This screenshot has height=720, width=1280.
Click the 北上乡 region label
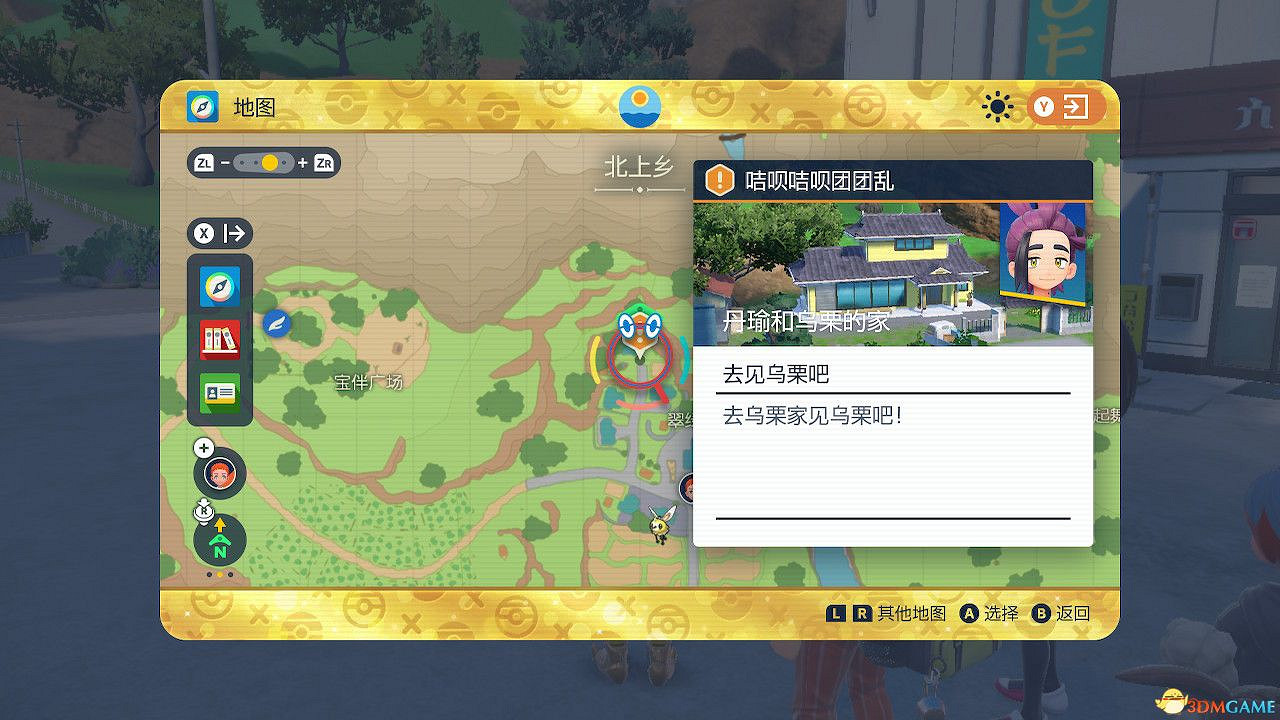pos(640,166)
